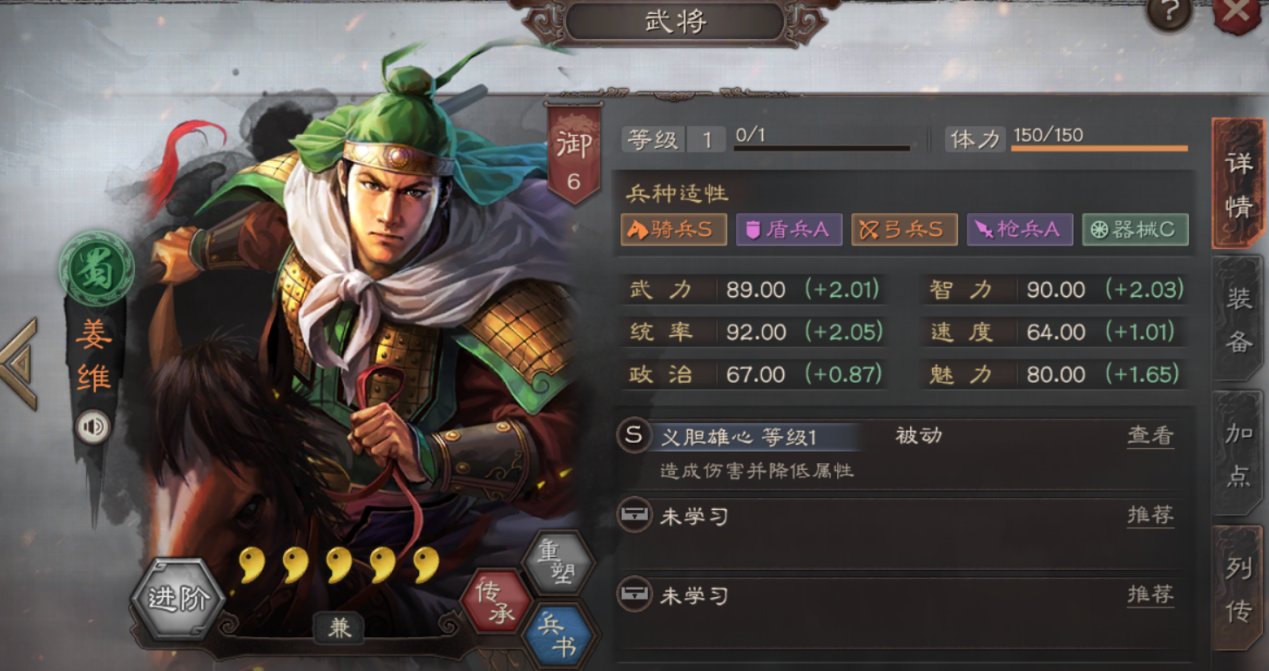
Task: Open the 传承 inheritance button
Action: coord(494,601)
